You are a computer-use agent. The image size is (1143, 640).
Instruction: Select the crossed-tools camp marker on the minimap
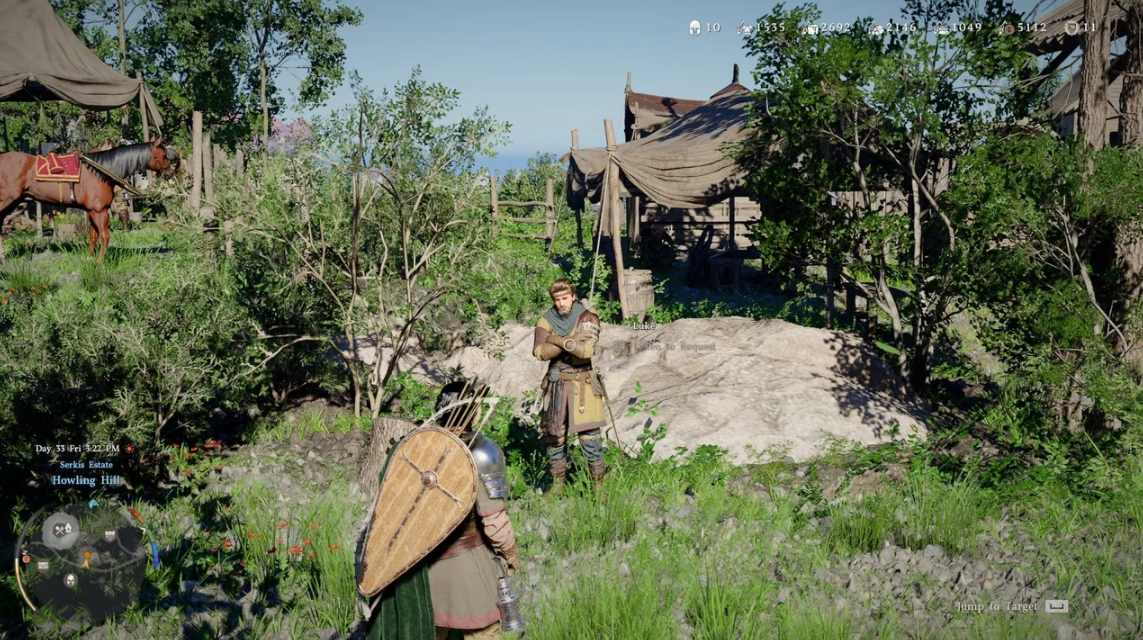point(60,530)
